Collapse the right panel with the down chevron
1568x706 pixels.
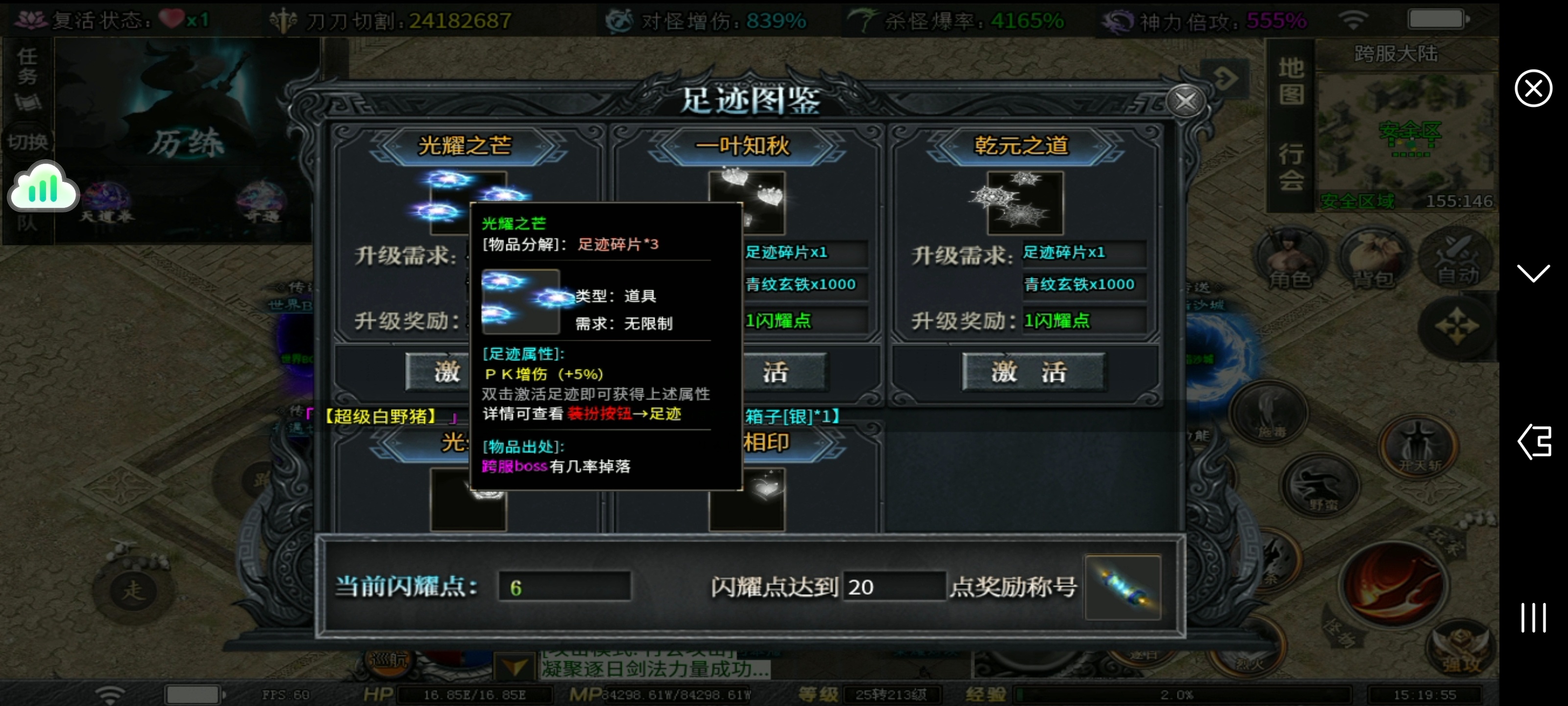click(x=1533, y=273)
